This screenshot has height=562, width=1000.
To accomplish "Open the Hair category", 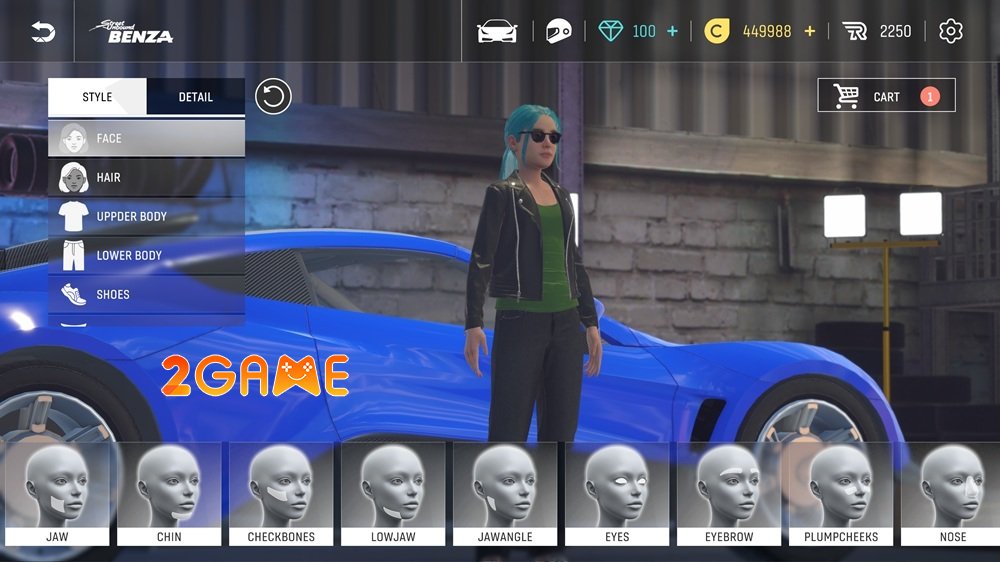I will [146, 177].
